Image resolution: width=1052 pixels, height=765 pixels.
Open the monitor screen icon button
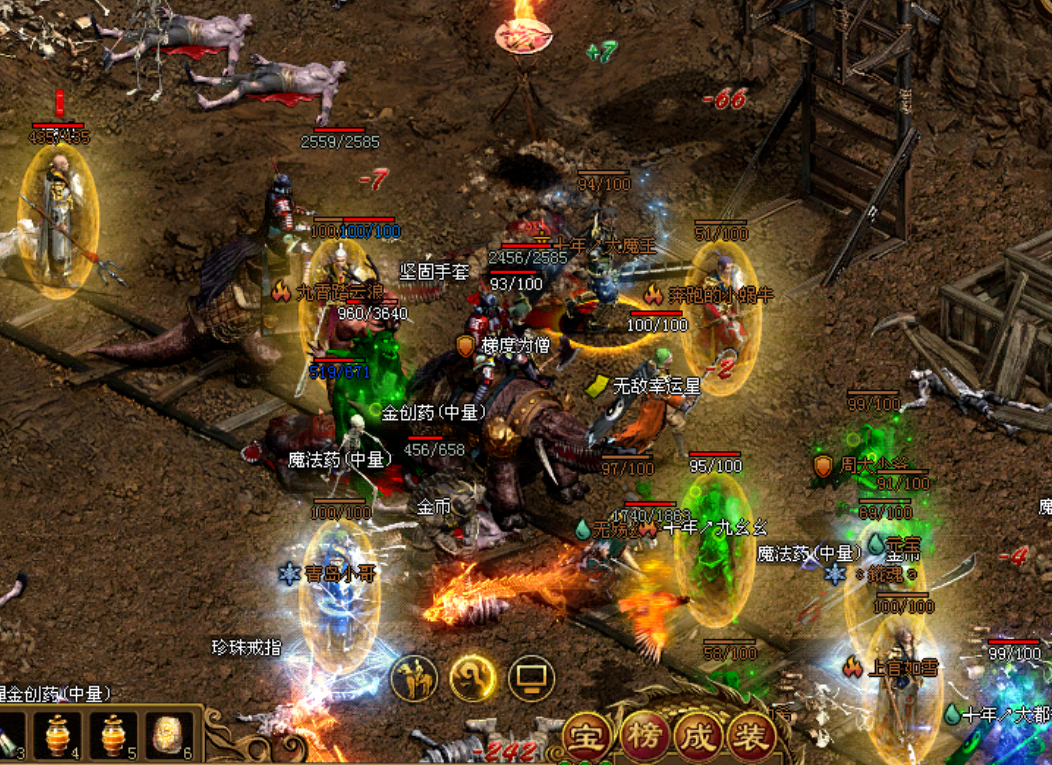click(x=531, y=680)
